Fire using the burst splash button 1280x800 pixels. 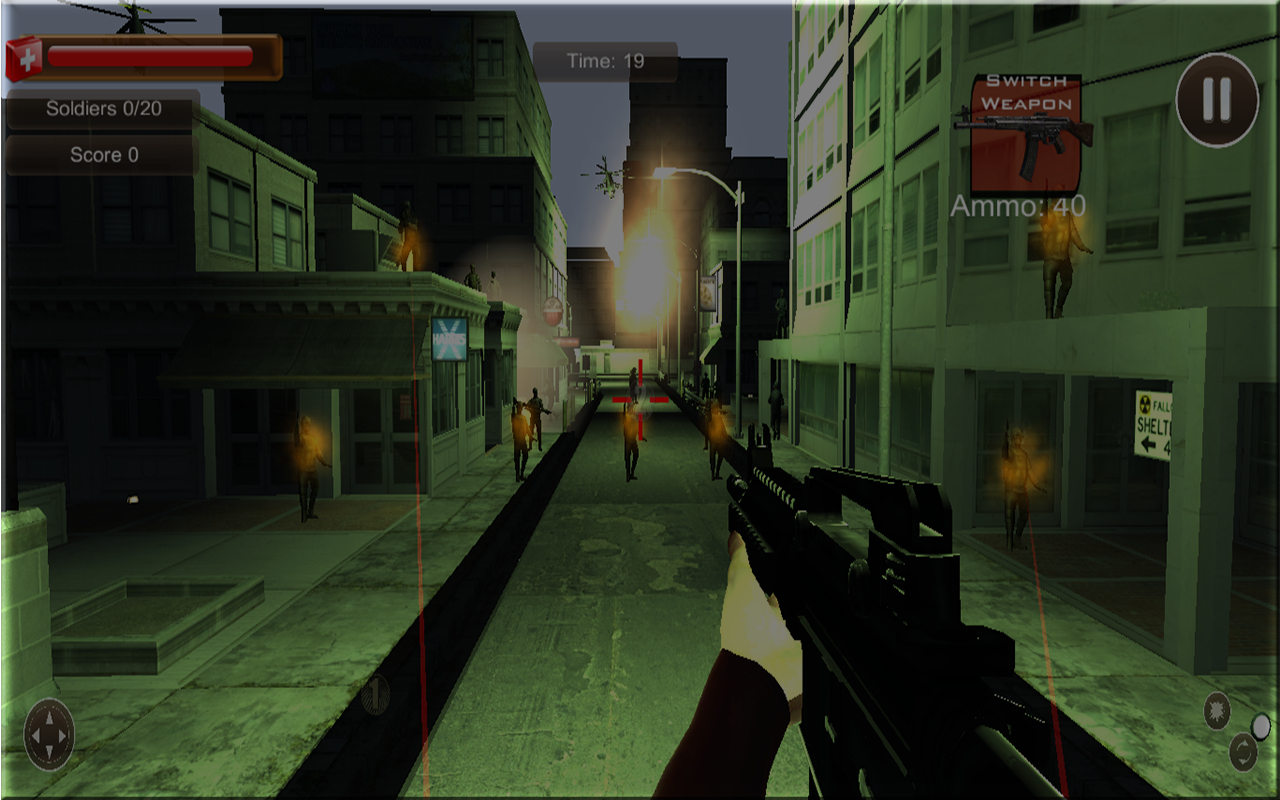pyautogui.click(x=1216, y=709)
